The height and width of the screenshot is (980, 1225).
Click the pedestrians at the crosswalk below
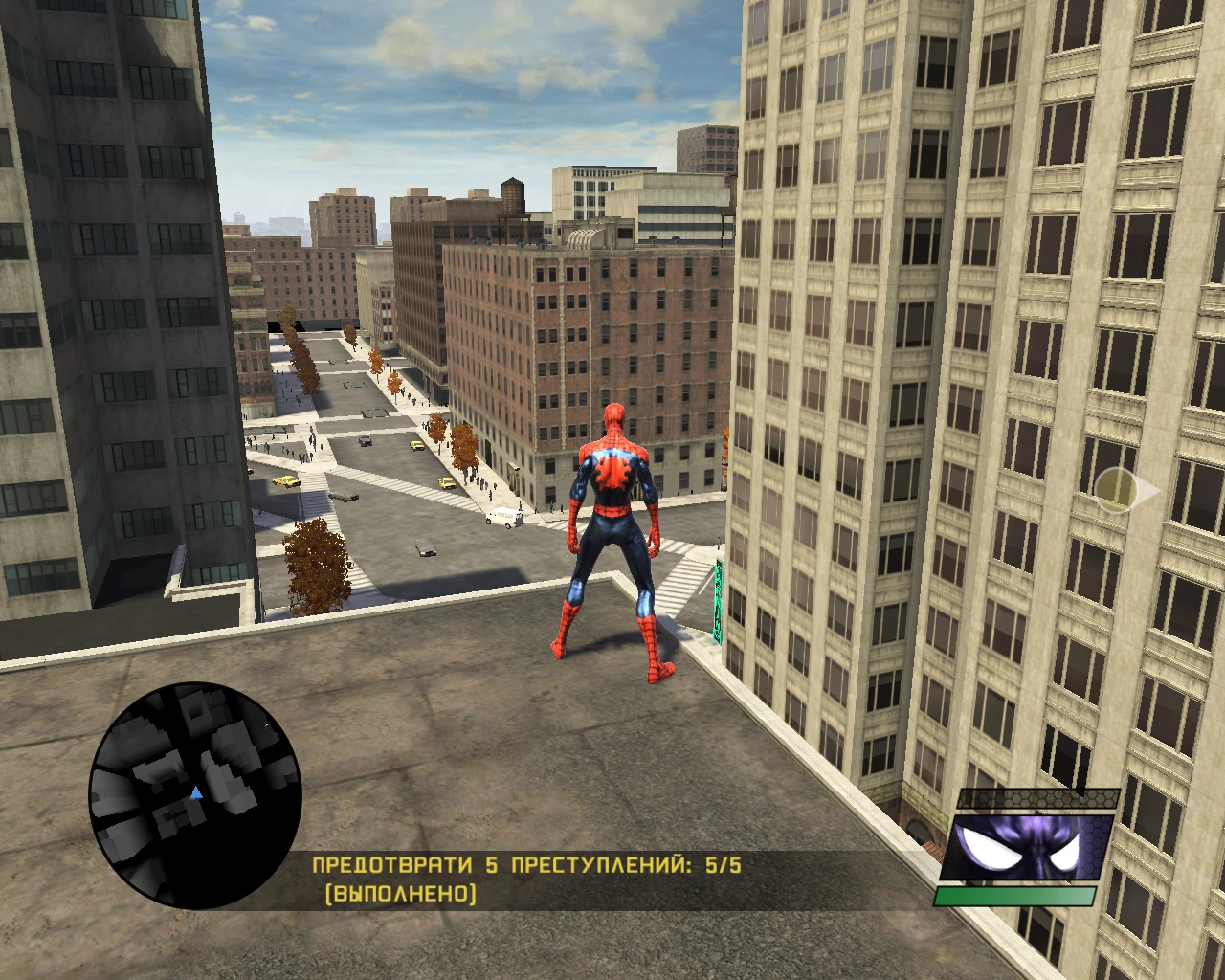[x=306, y=457]
